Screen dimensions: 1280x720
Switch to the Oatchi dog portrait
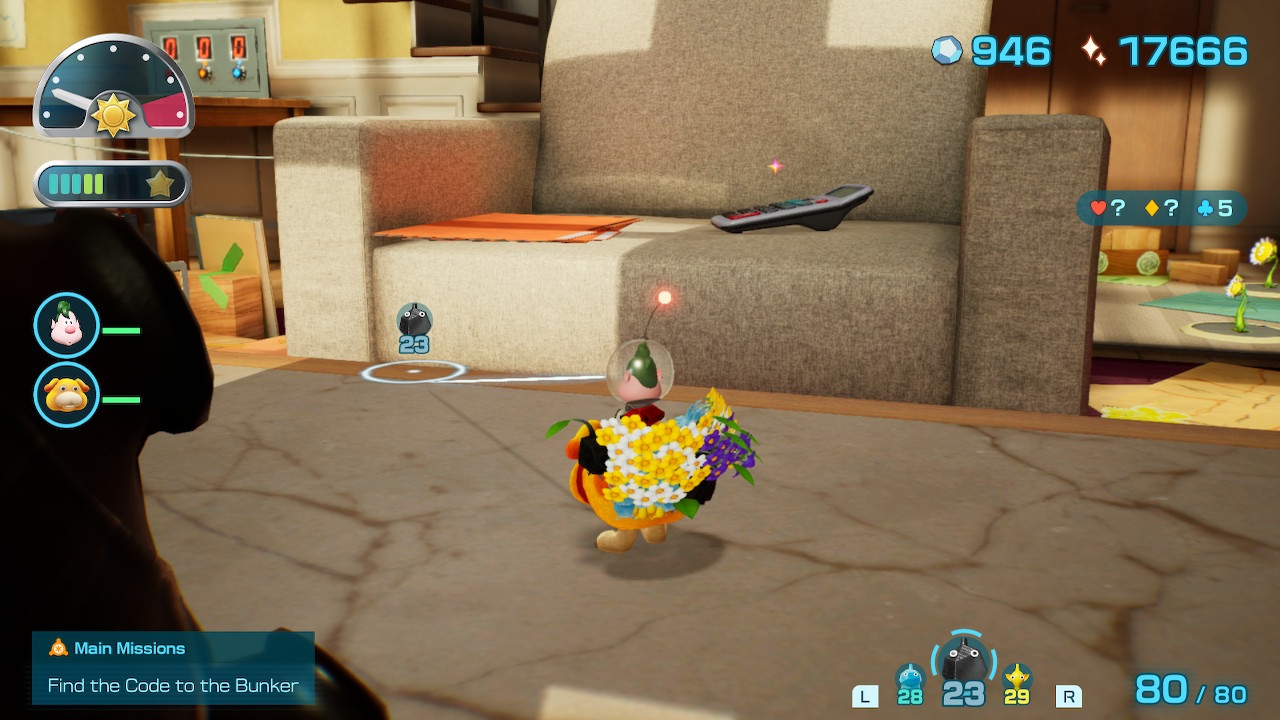click(67, 394)
